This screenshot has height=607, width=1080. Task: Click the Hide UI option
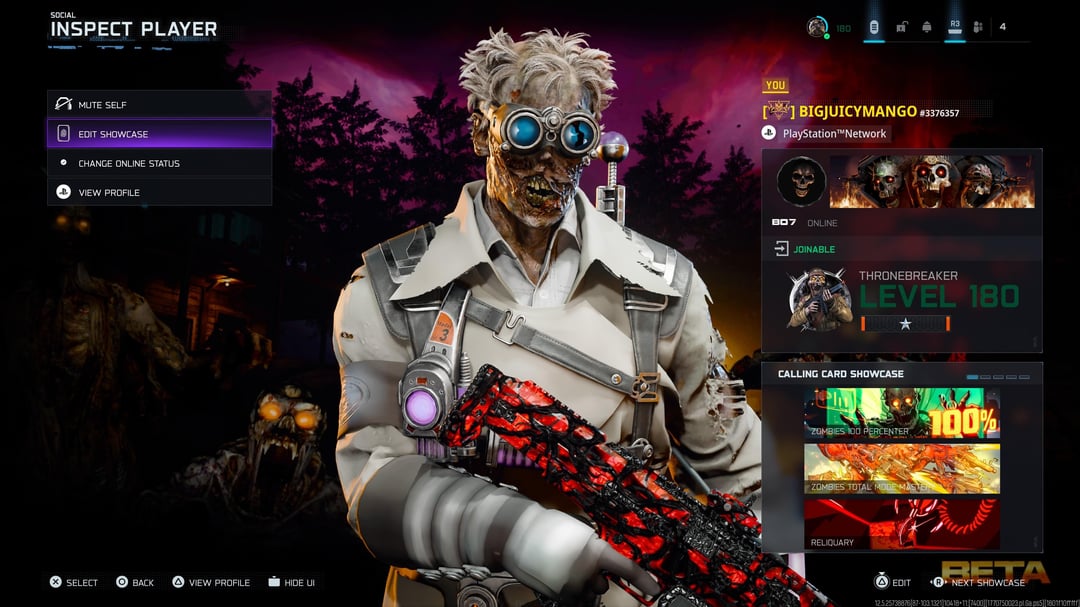pos(291,582)
